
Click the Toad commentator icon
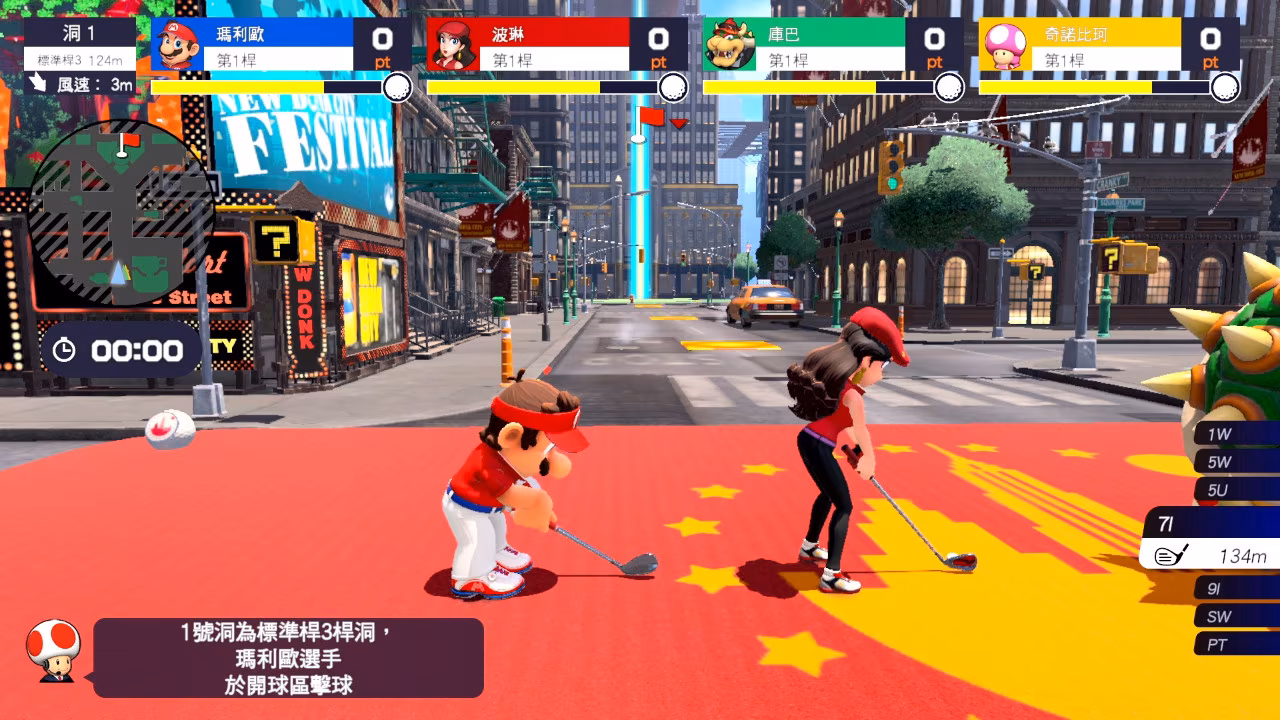point(53,650)
